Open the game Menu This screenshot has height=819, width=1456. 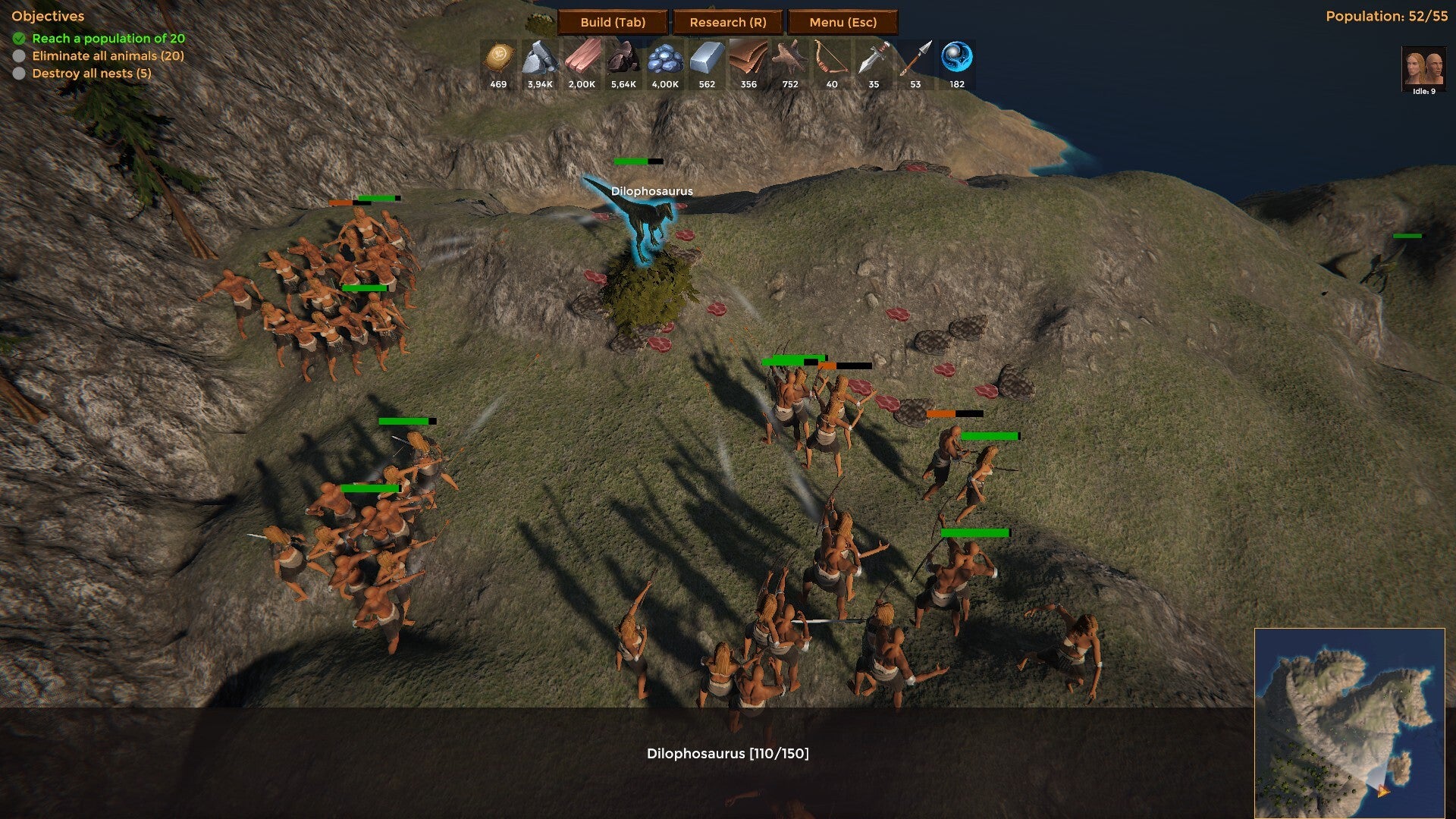coord(843,22)
